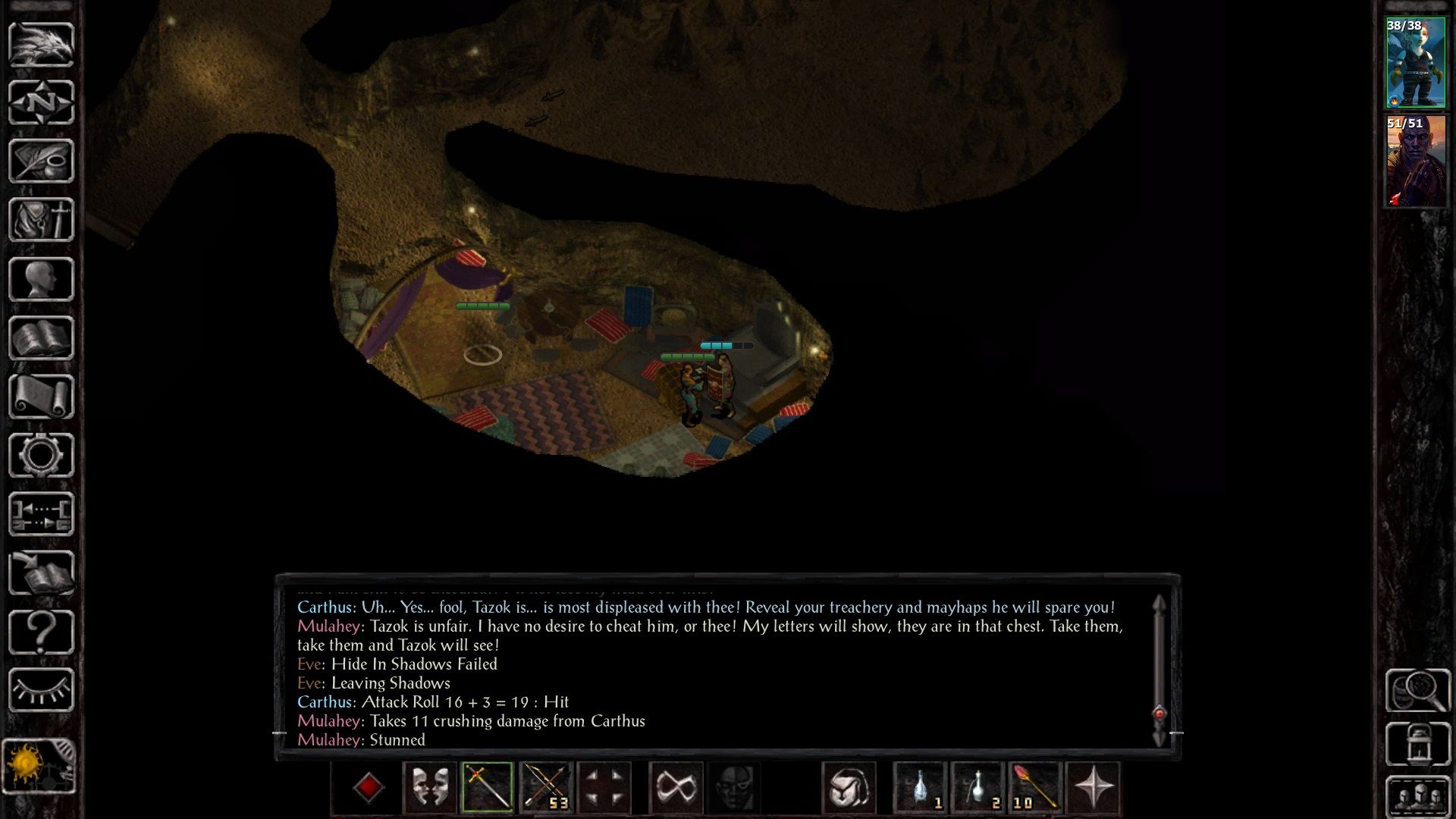Viewport: 1456px width, 819px height.
Task: Open the inventory screen
Action: click(x=41, y=220)
